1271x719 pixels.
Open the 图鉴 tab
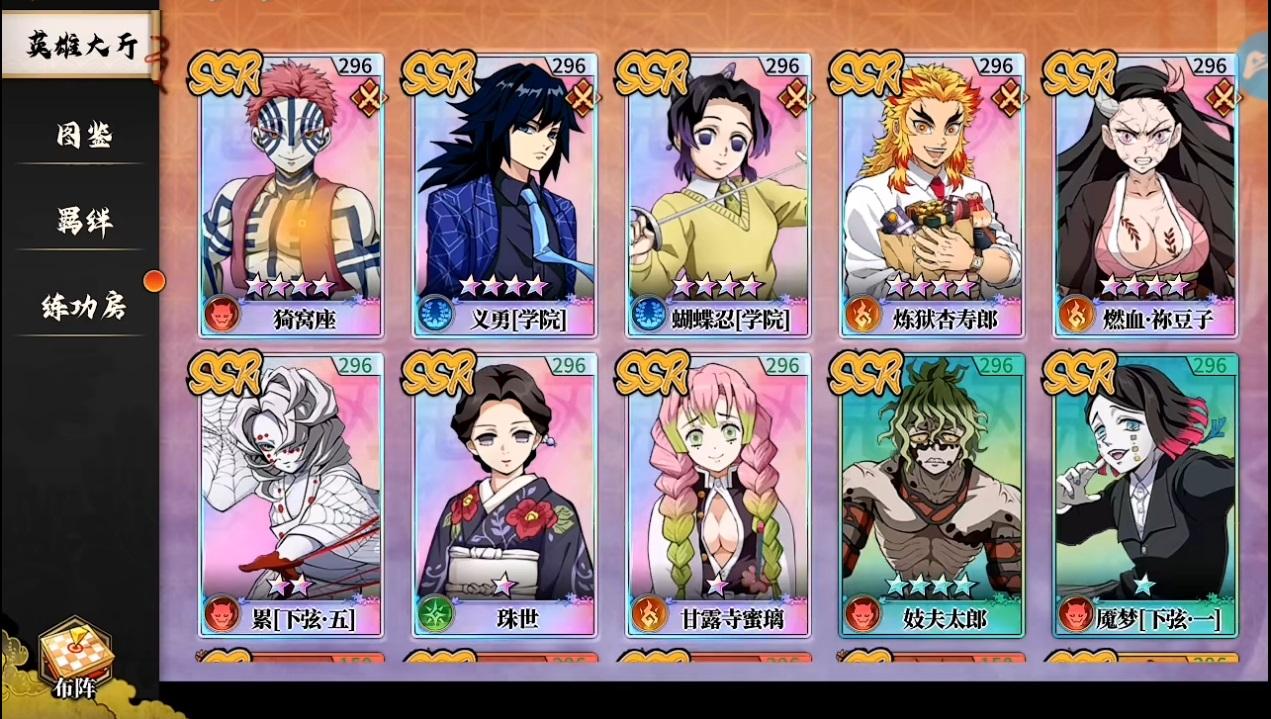point(83,135)
